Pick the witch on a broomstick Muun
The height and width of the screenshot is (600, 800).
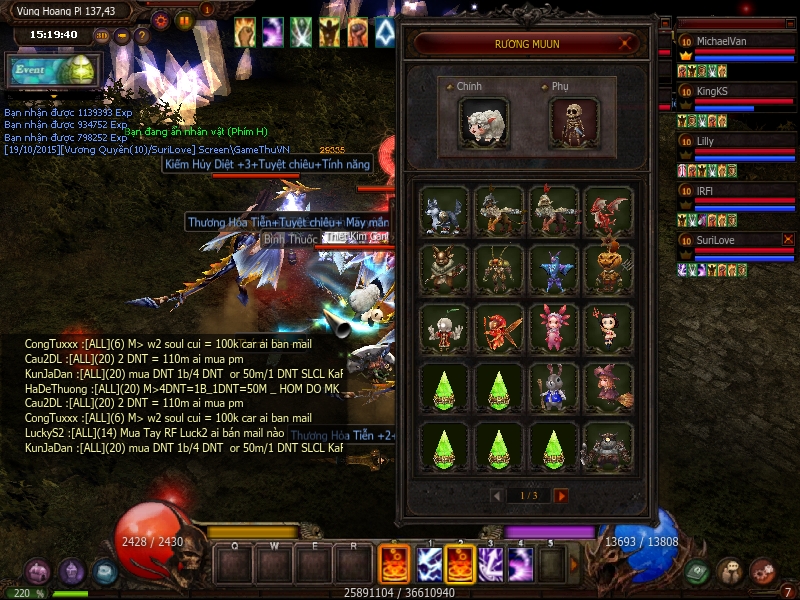(x=609, y=386)
